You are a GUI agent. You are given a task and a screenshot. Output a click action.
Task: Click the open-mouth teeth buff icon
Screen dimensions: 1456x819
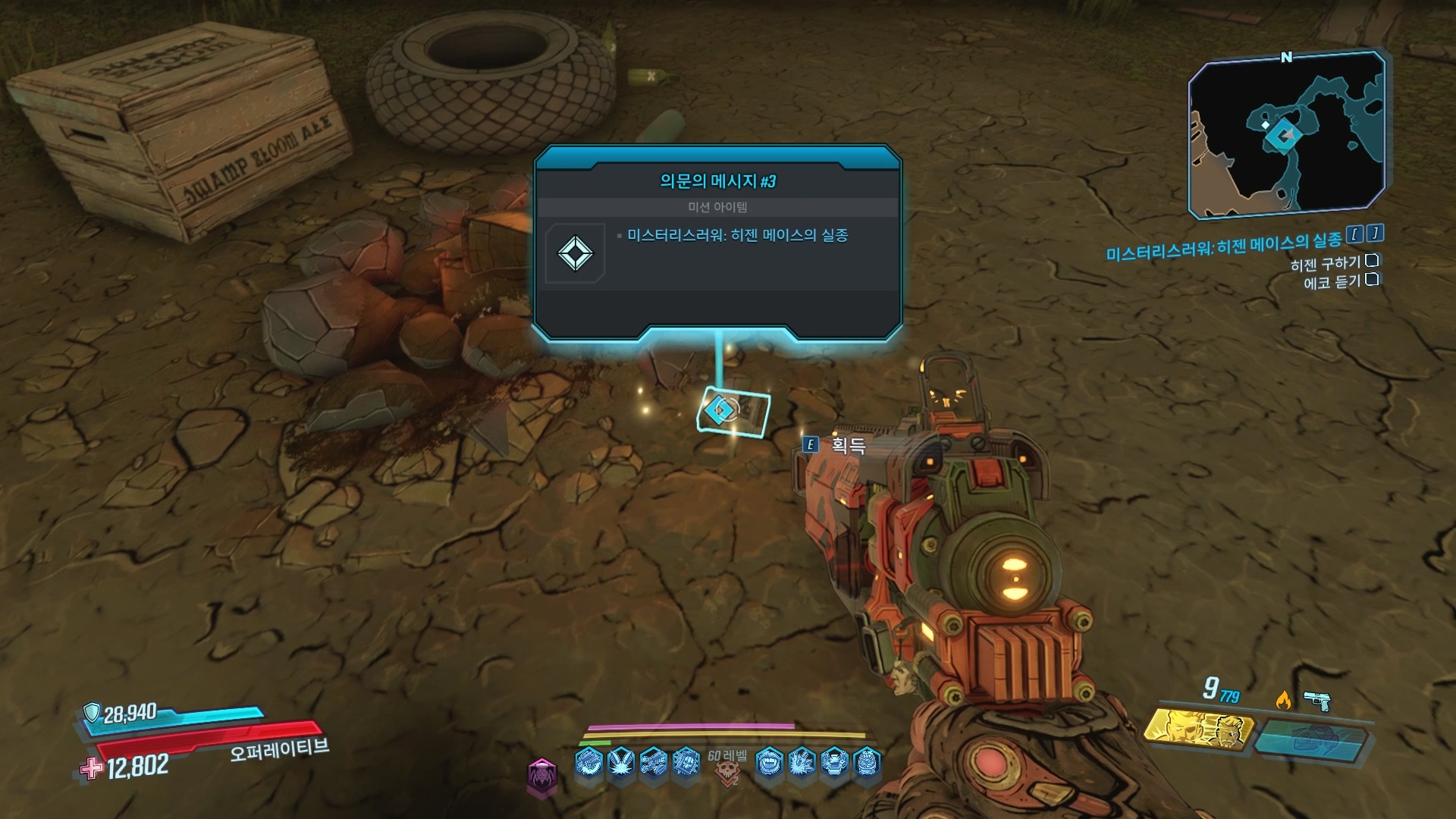click(x=769, y=761)
